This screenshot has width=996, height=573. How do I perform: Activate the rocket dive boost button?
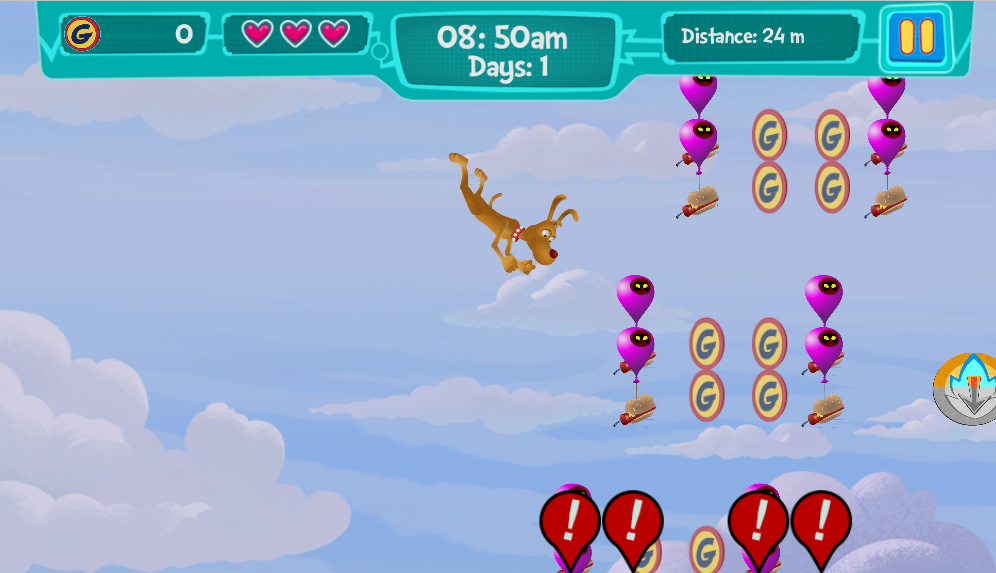pyautogui.click(x=968, y=389)
